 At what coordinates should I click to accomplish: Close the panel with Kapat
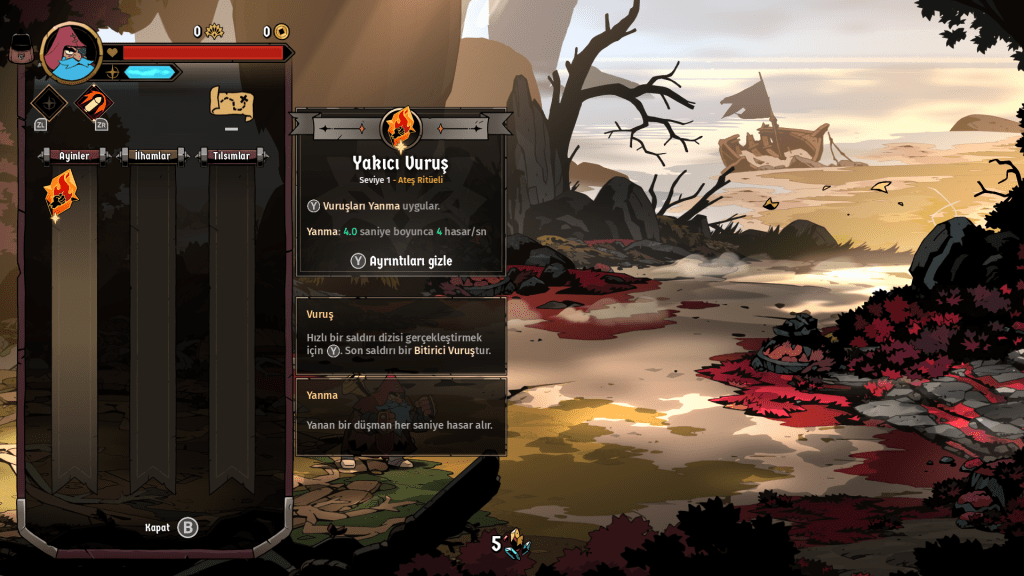(171, 527)
